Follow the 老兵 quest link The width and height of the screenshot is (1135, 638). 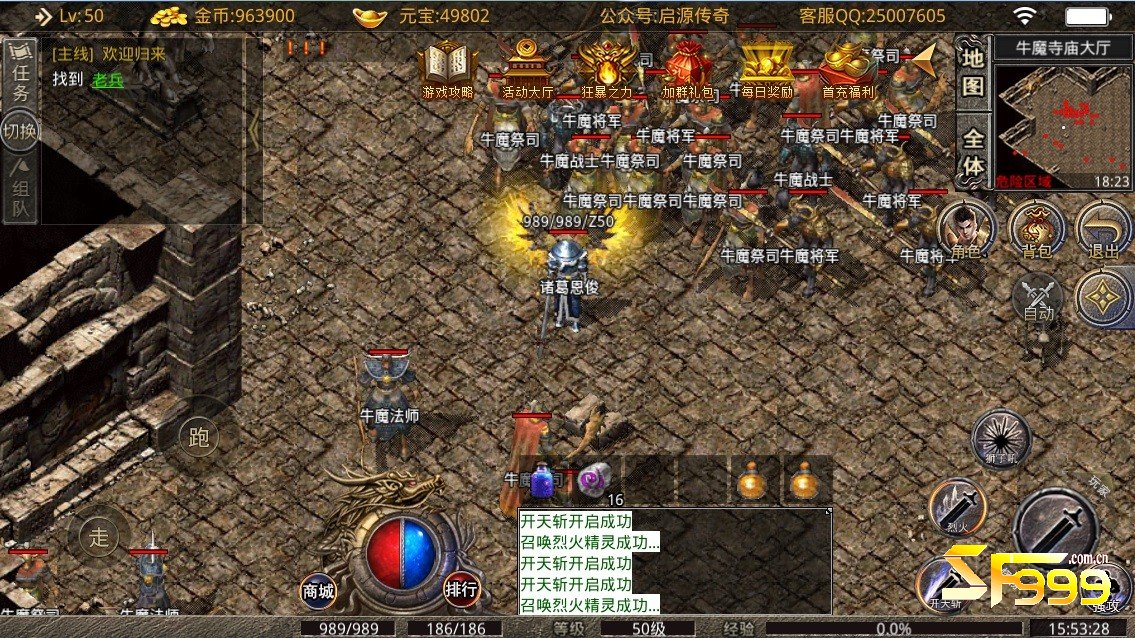107,80
